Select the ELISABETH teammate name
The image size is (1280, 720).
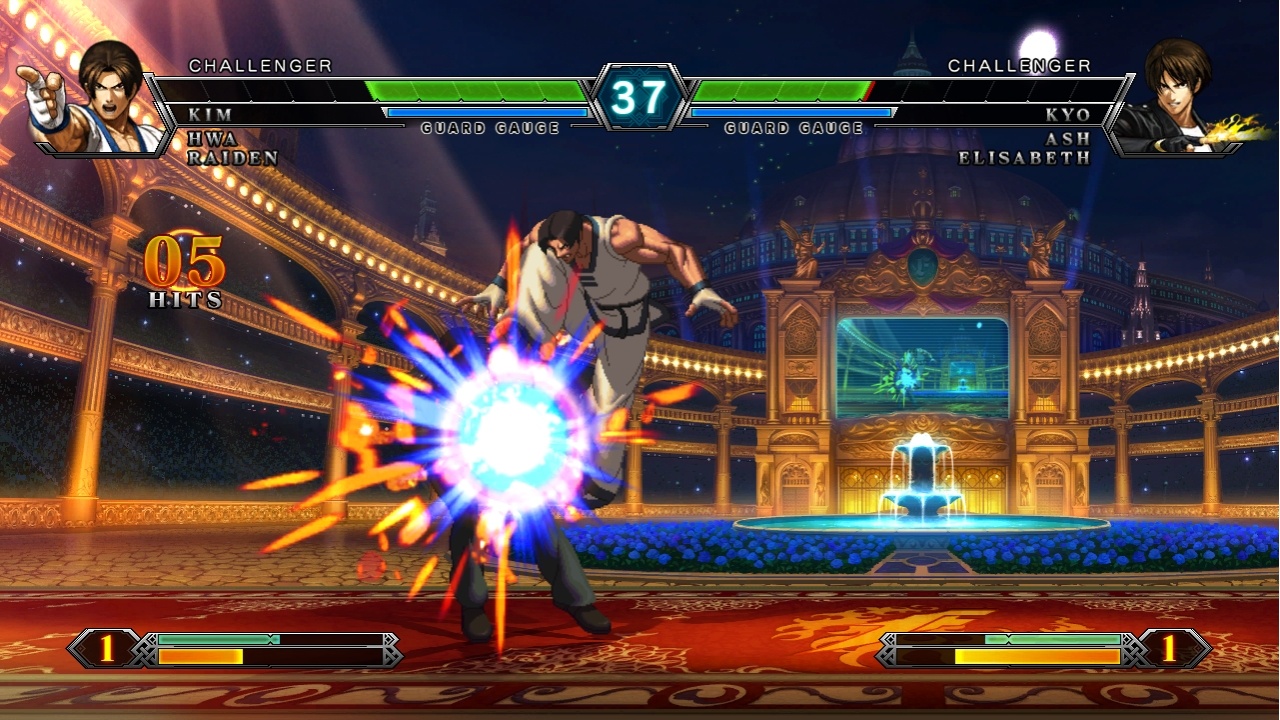(1022, 157)
